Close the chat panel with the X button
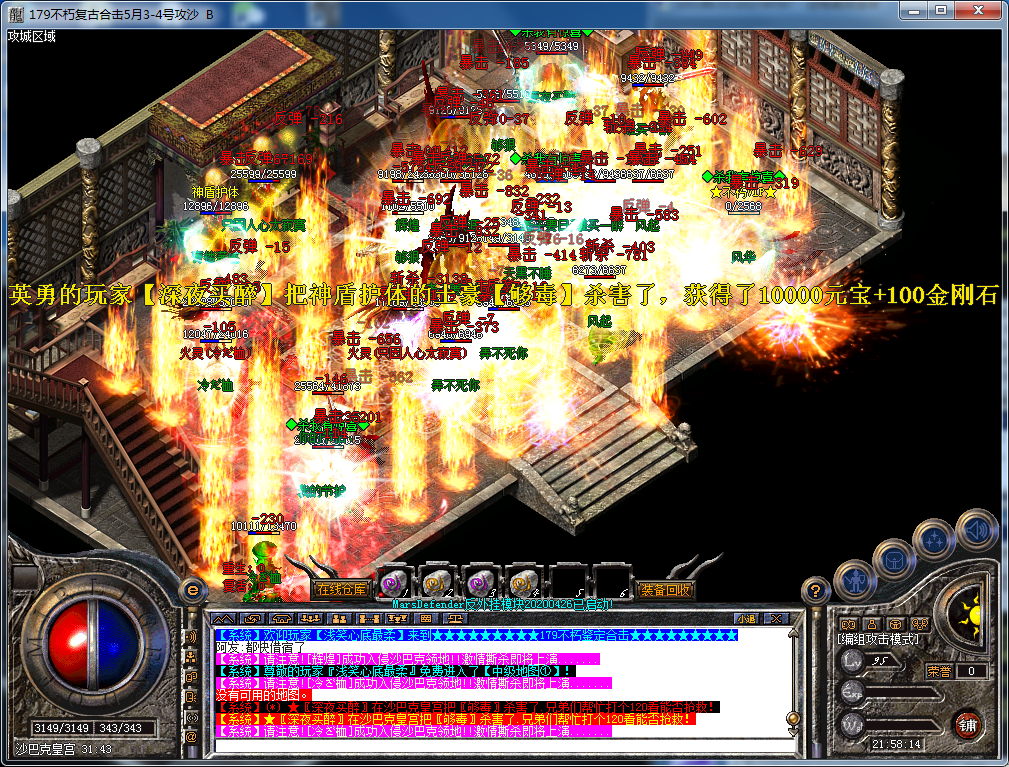1009x767 pixels. coord(777,619)
